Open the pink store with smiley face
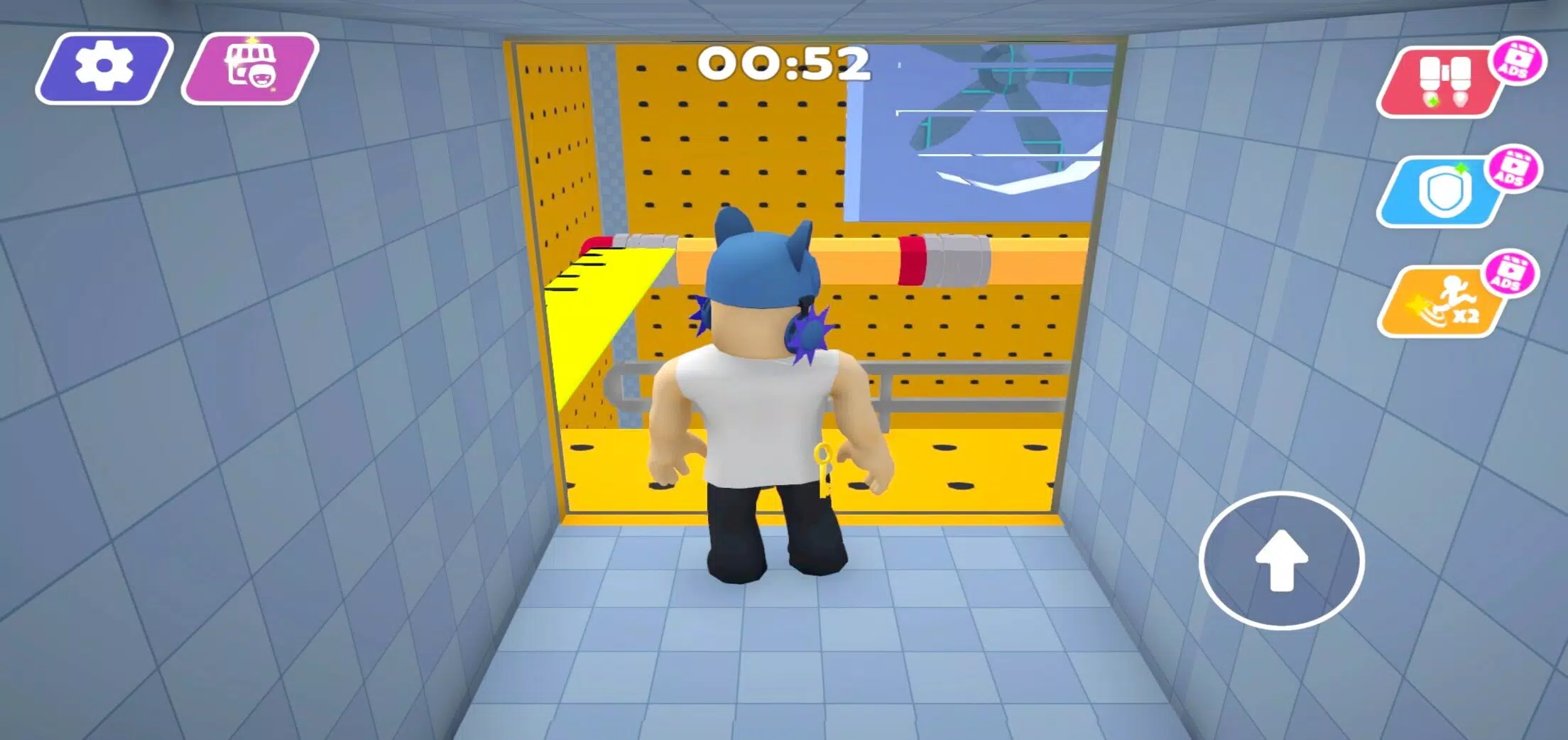Viewport: 1568px width, 740px height. coord(250,70)
